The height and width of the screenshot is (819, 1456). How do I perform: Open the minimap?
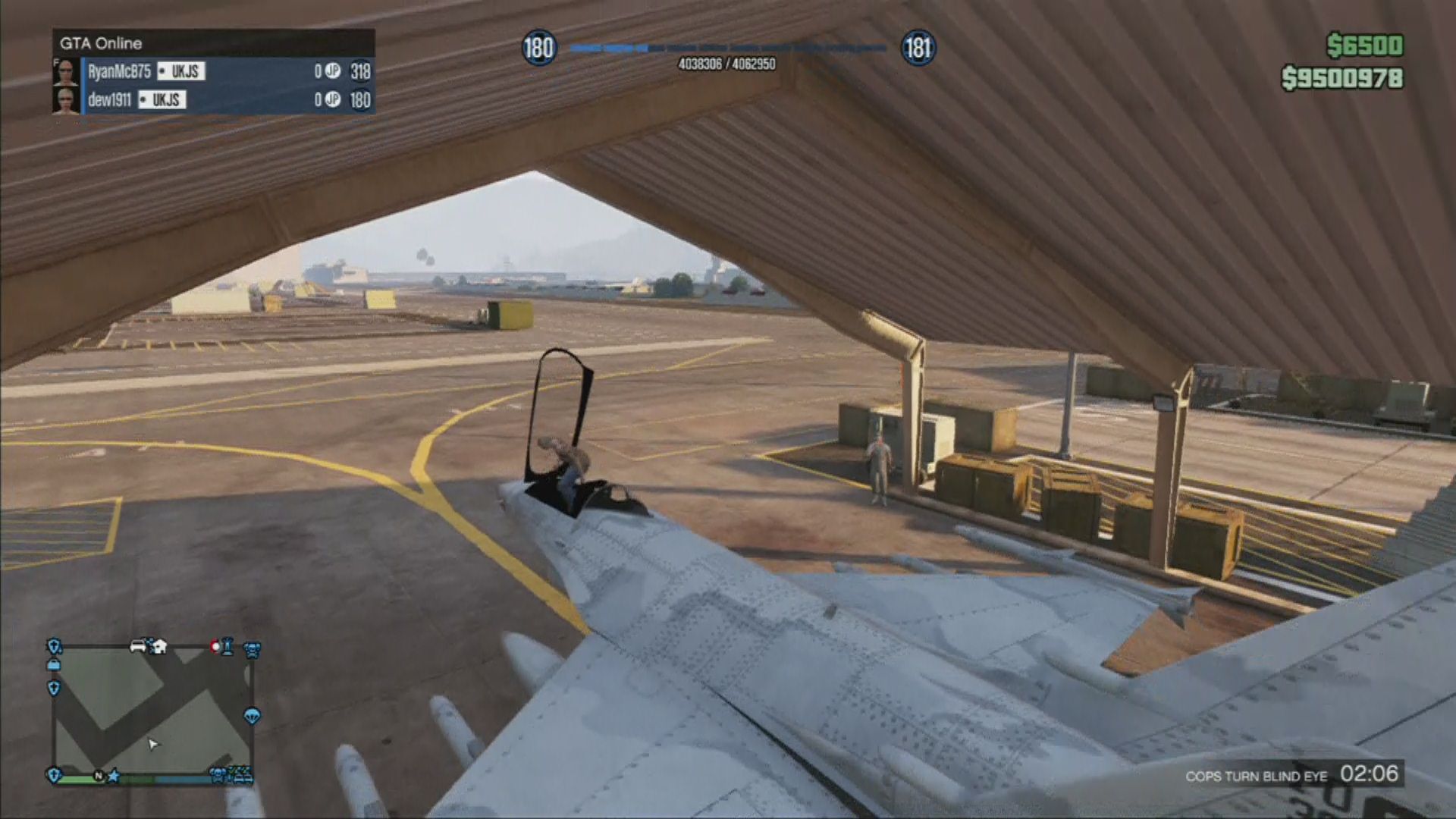152,713
